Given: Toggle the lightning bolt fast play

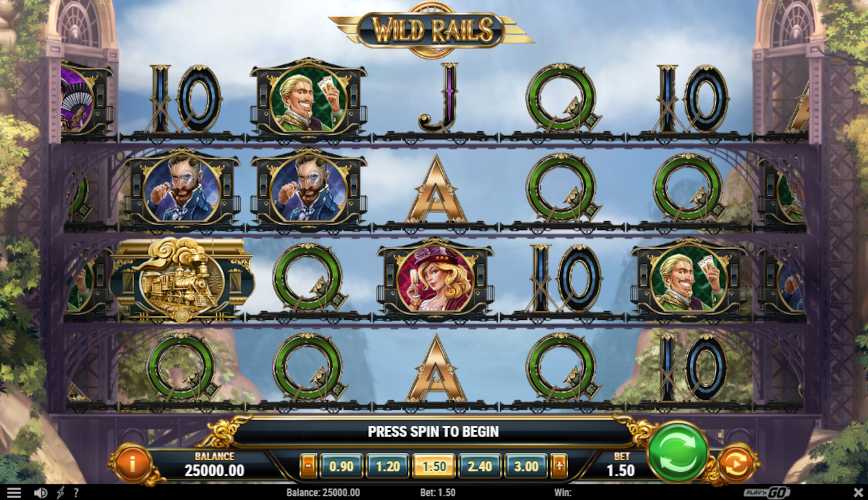Looking at the screenshot, I should (61, 493).
